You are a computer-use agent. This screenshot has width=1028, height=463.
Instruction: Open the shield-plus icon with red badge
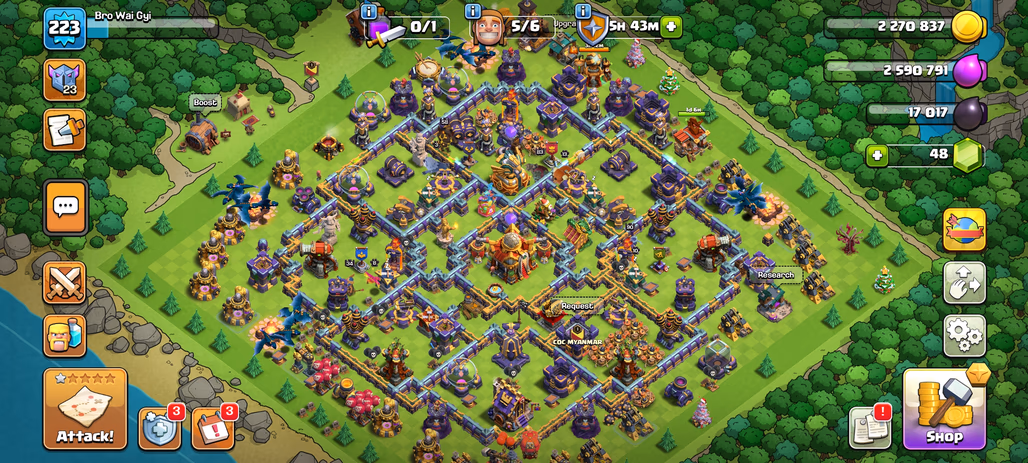[x=160, y=427]
